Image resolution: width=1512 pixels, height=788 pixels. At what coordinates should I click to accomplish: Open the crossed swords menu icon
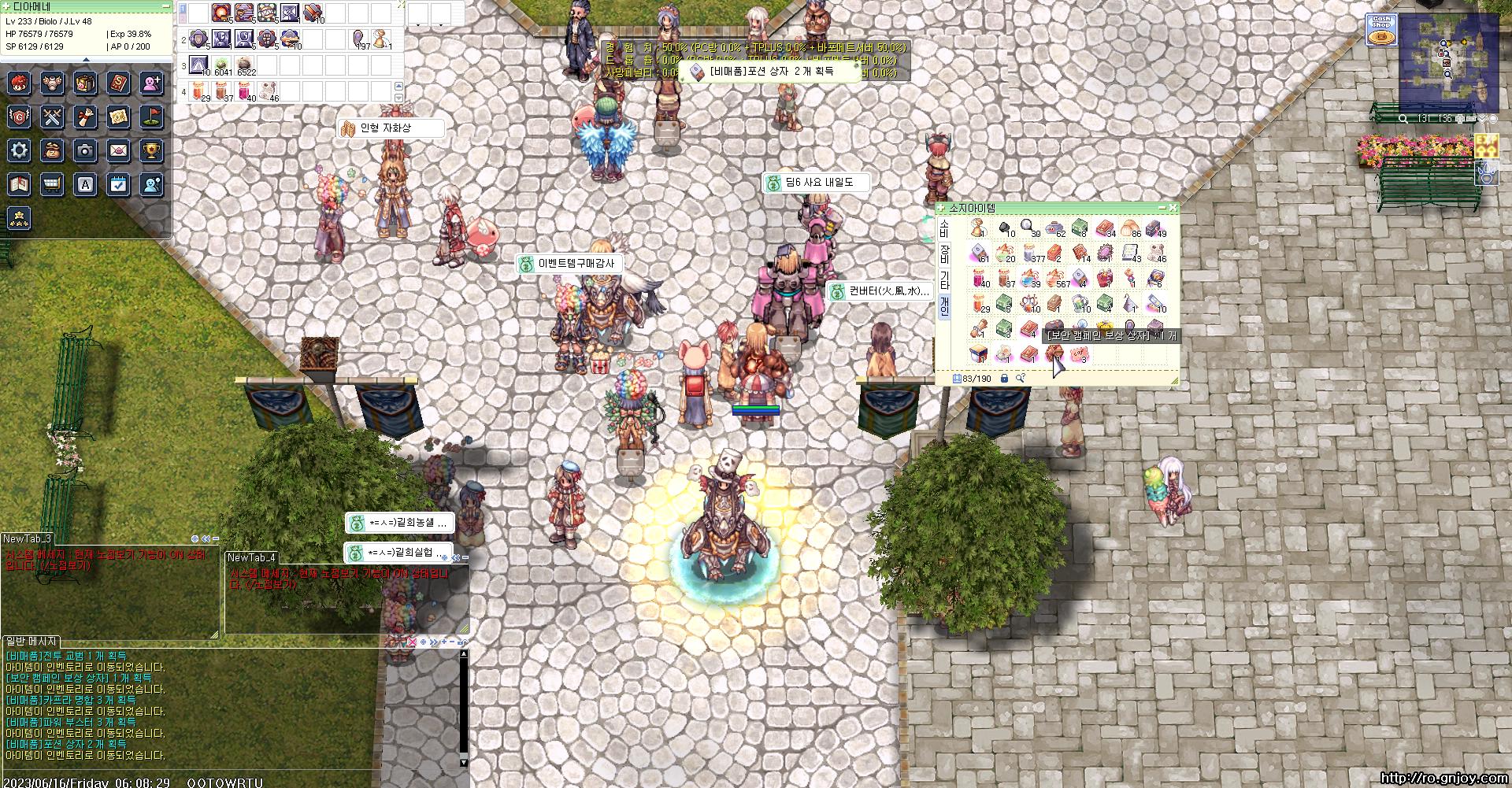52,117
